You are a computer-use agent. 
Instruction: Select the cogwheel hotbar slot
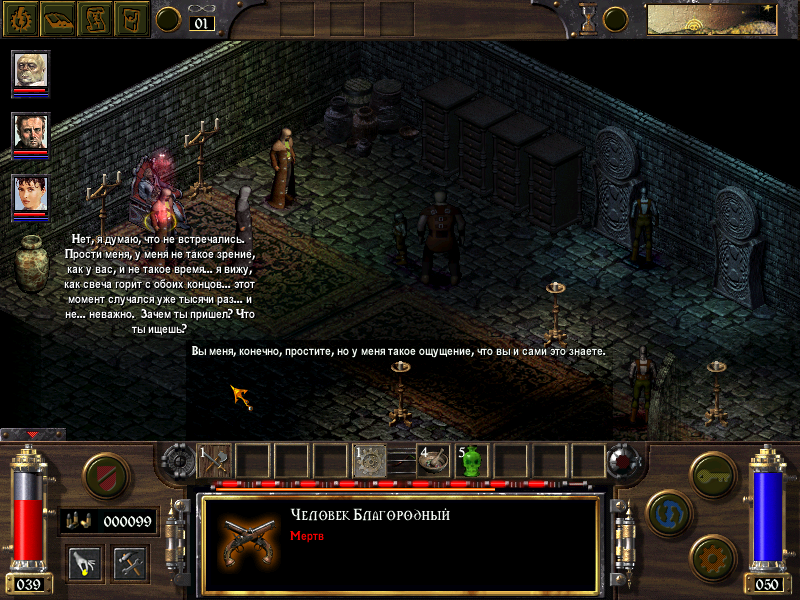pyautogui.click(x=371, y=460)
